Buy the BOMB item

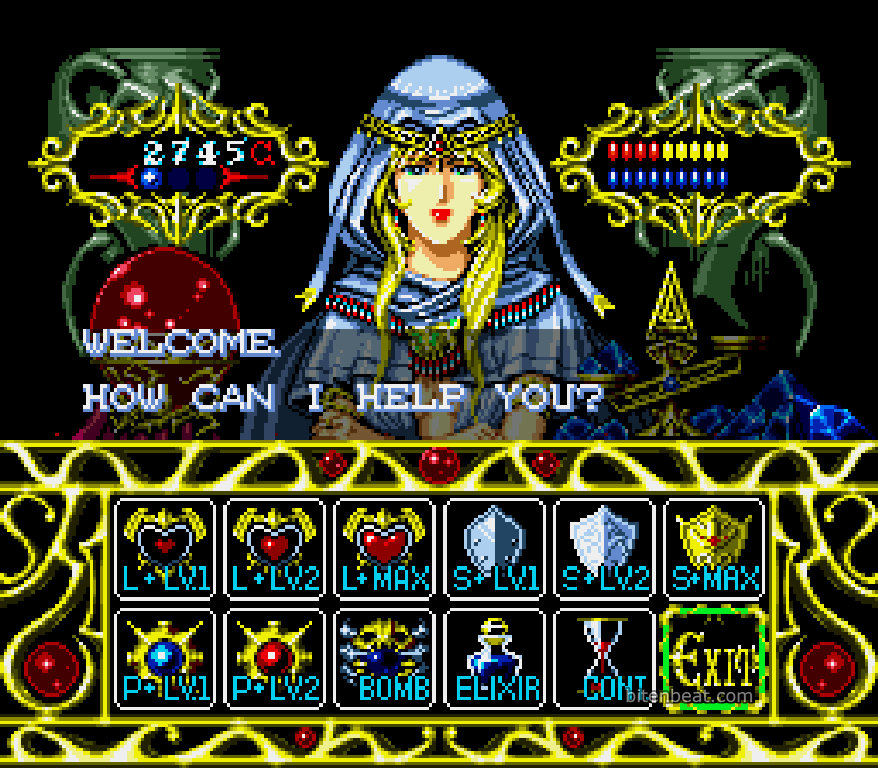tap(385, 659)
